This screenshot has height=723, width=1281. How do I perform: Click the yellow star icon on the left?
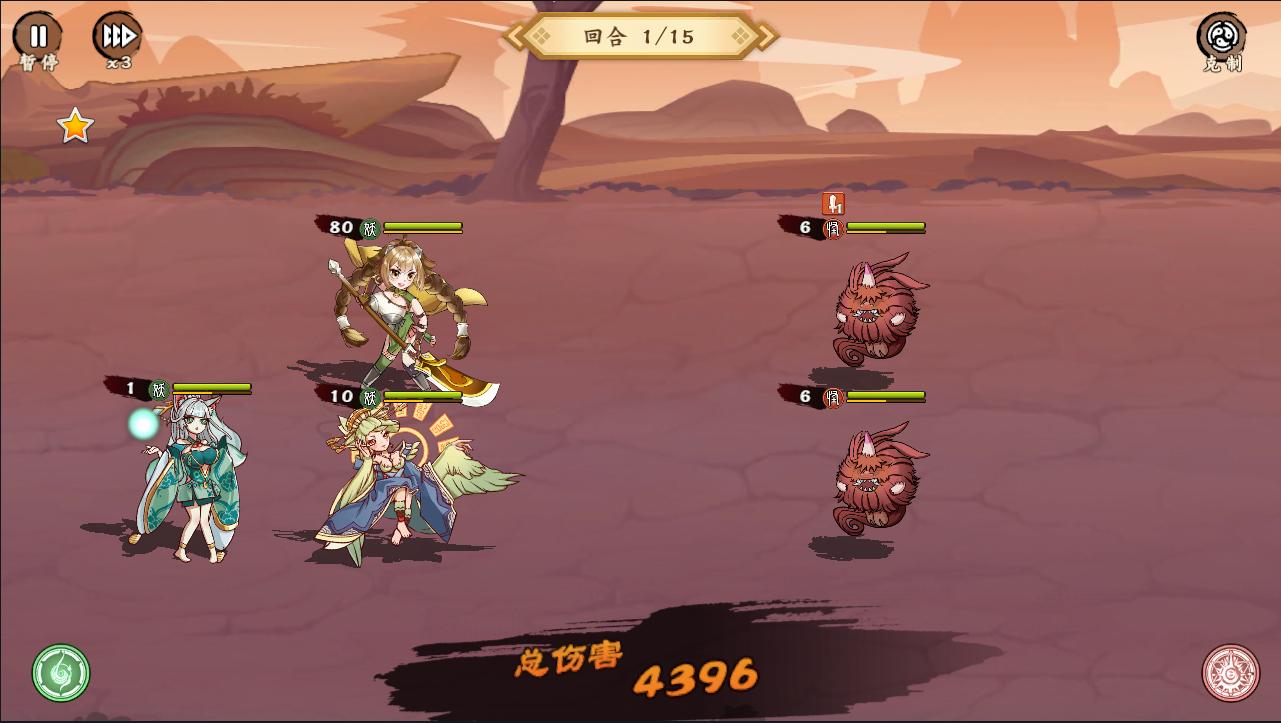point(73,125)
